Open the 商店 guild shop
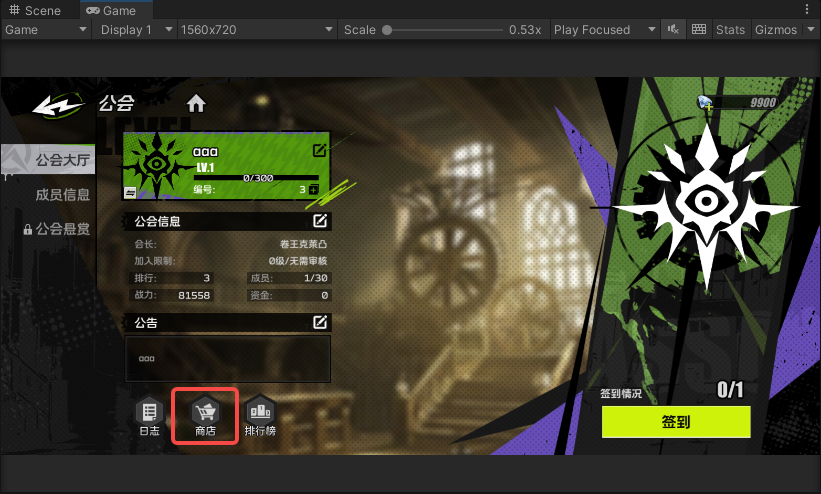 pos(205,416)
